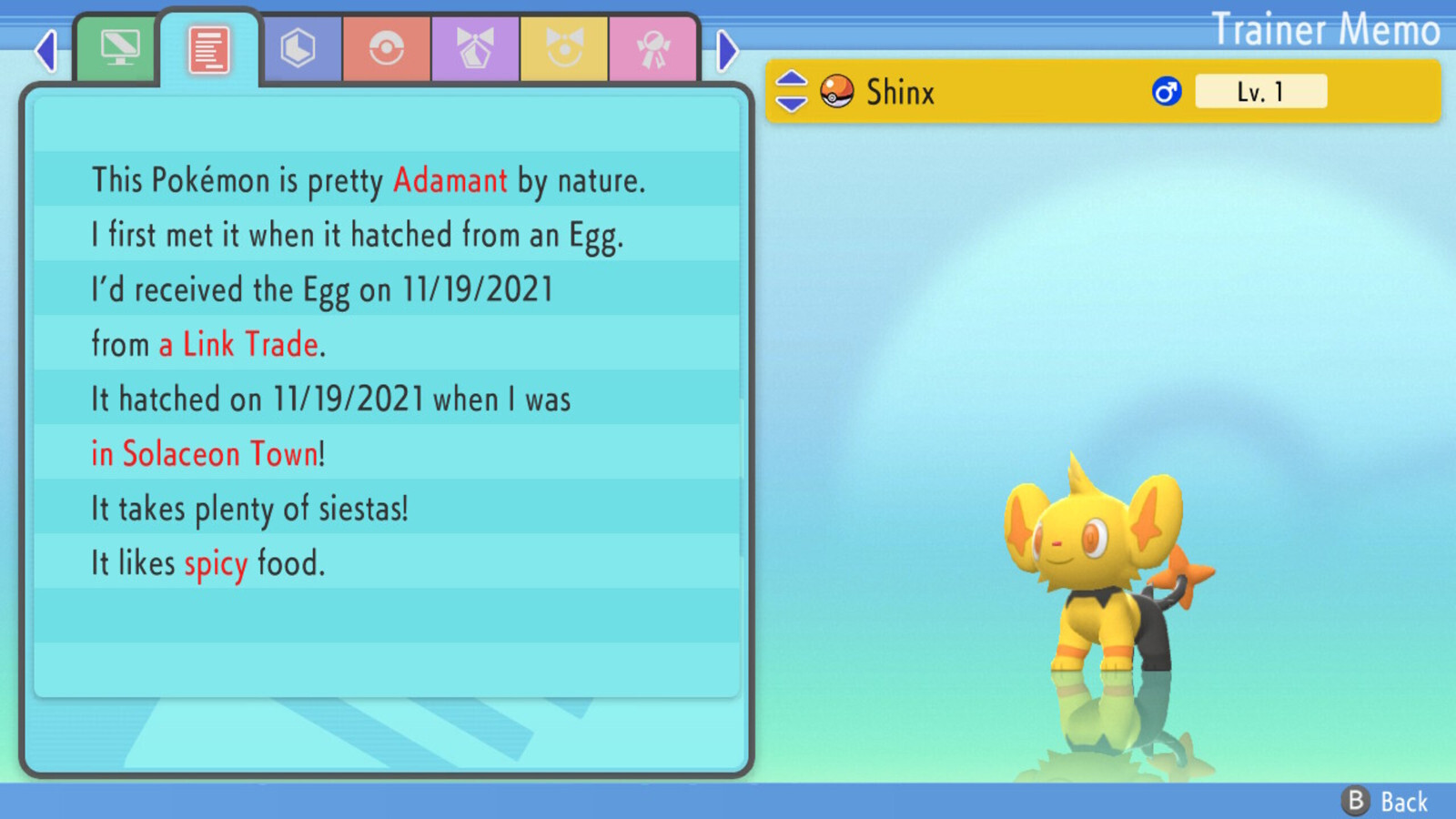The height and width of the screenshot is (819, 1456).
Task: Switch to the purple bow ribbon tab
Action: pyautogui.click(x=475, y=49)
